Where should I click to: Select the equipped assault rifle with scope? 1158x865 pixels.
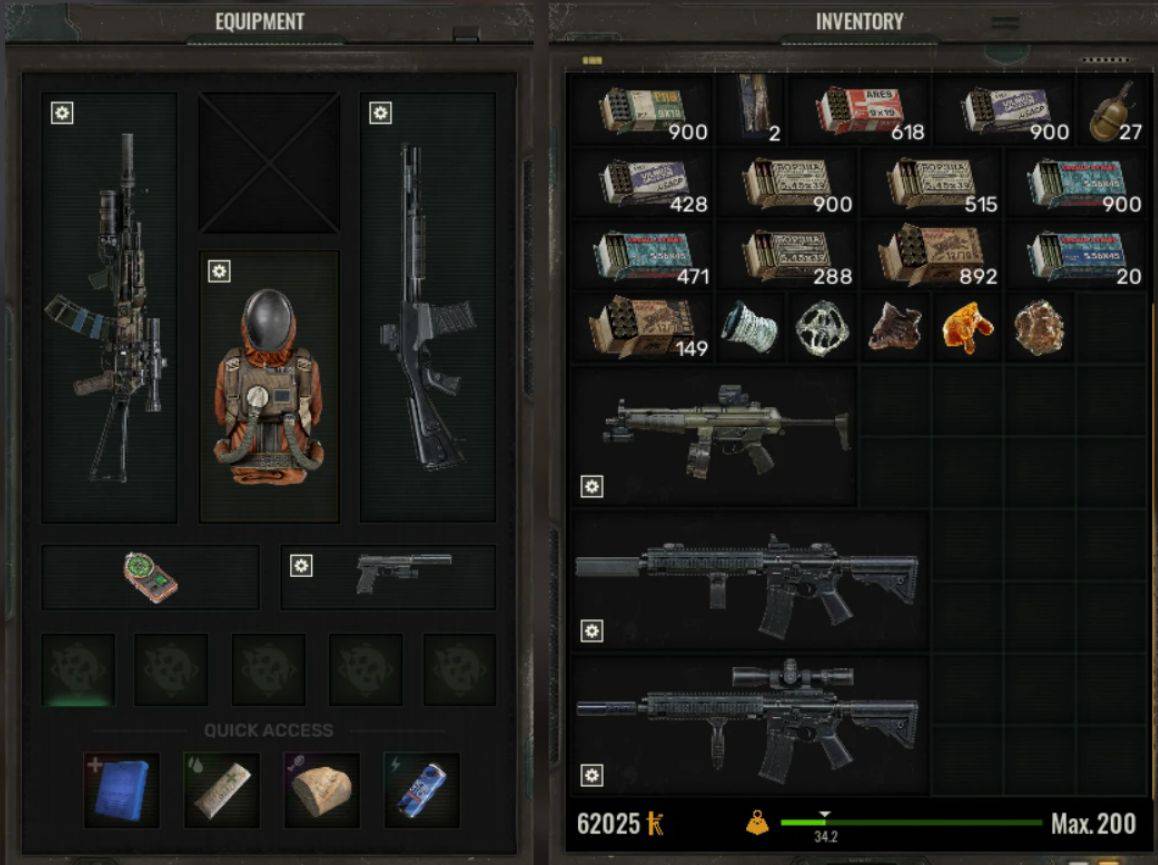point(109,310)
